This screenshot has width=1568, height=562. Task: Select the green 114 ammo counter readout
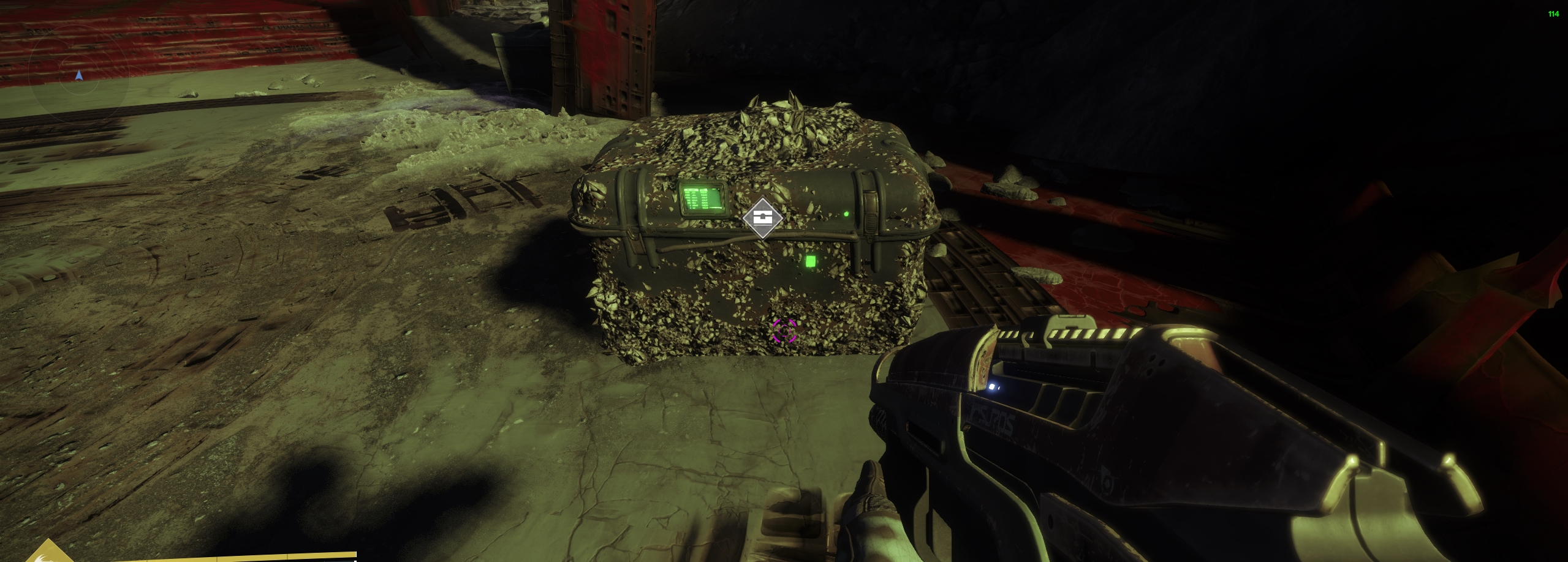pyautogui.click(x=1554, y=13)
